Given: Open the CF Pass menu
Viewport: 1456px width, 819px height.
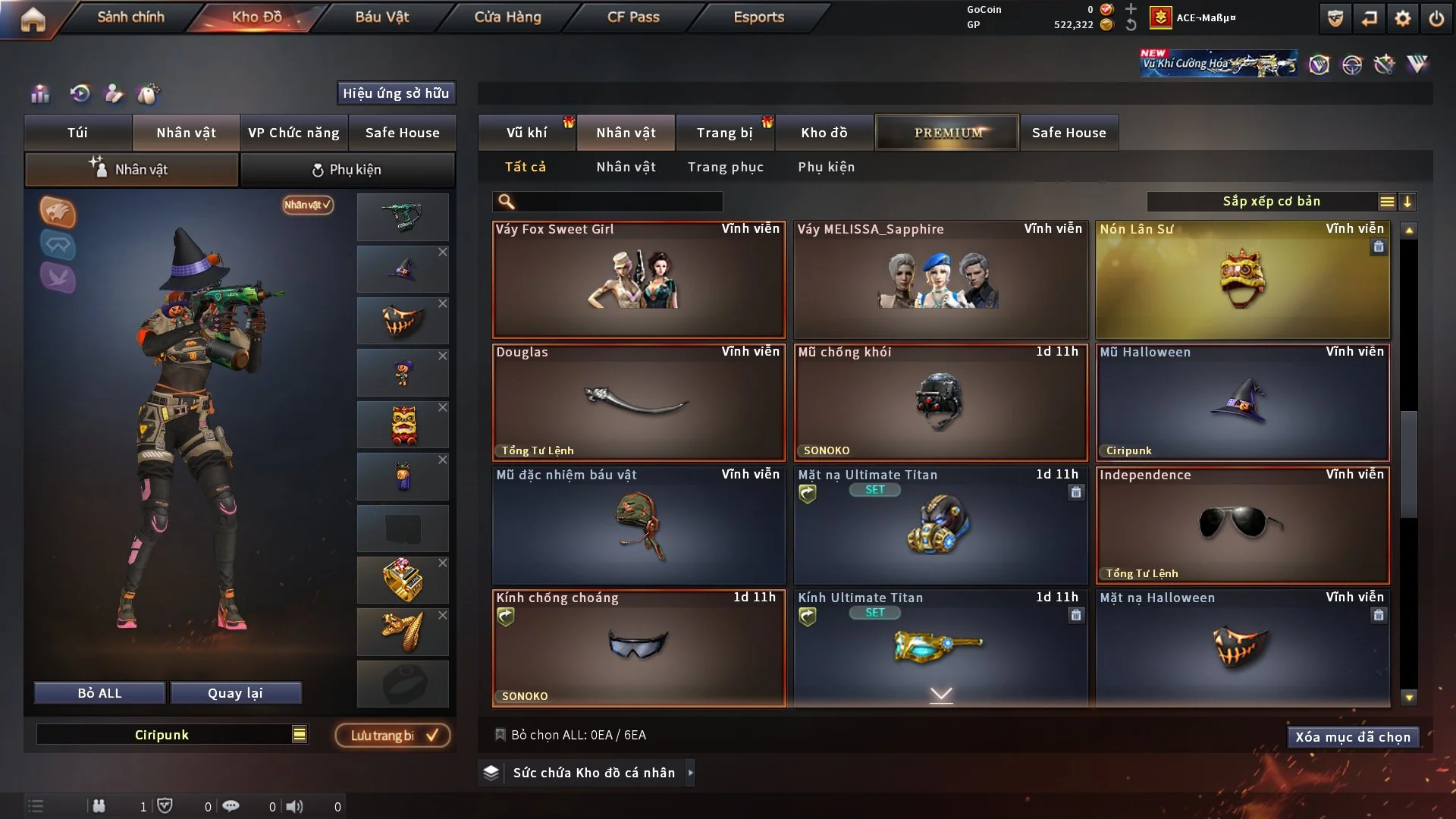Looking at the screenshot, I should [x=633, y=17].
